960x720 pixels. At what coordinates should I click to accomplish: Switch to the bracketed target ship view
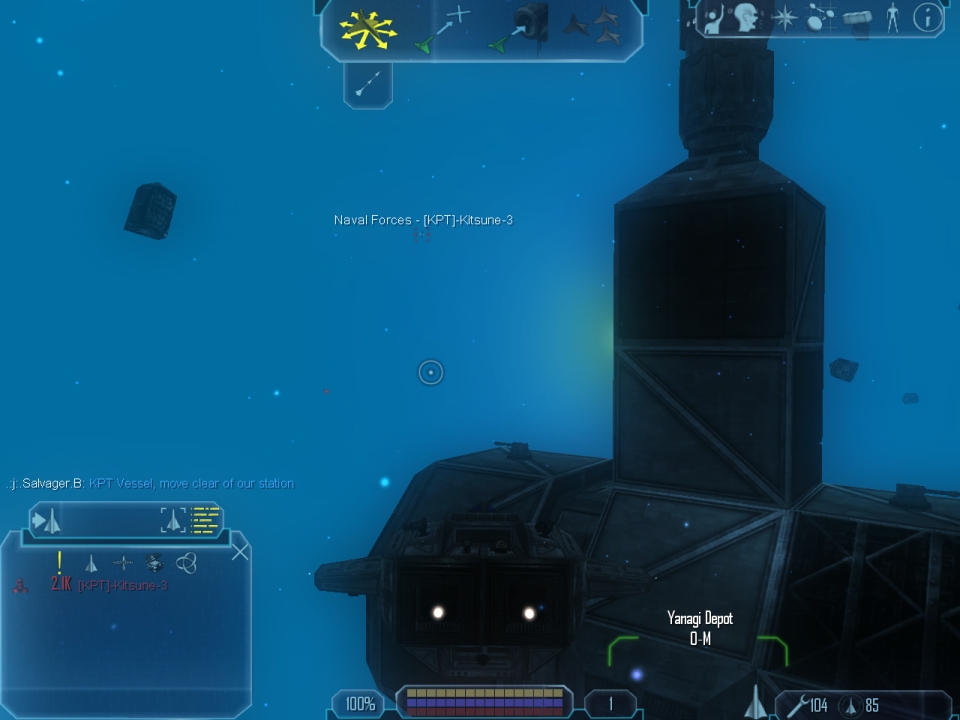point(173,520)
